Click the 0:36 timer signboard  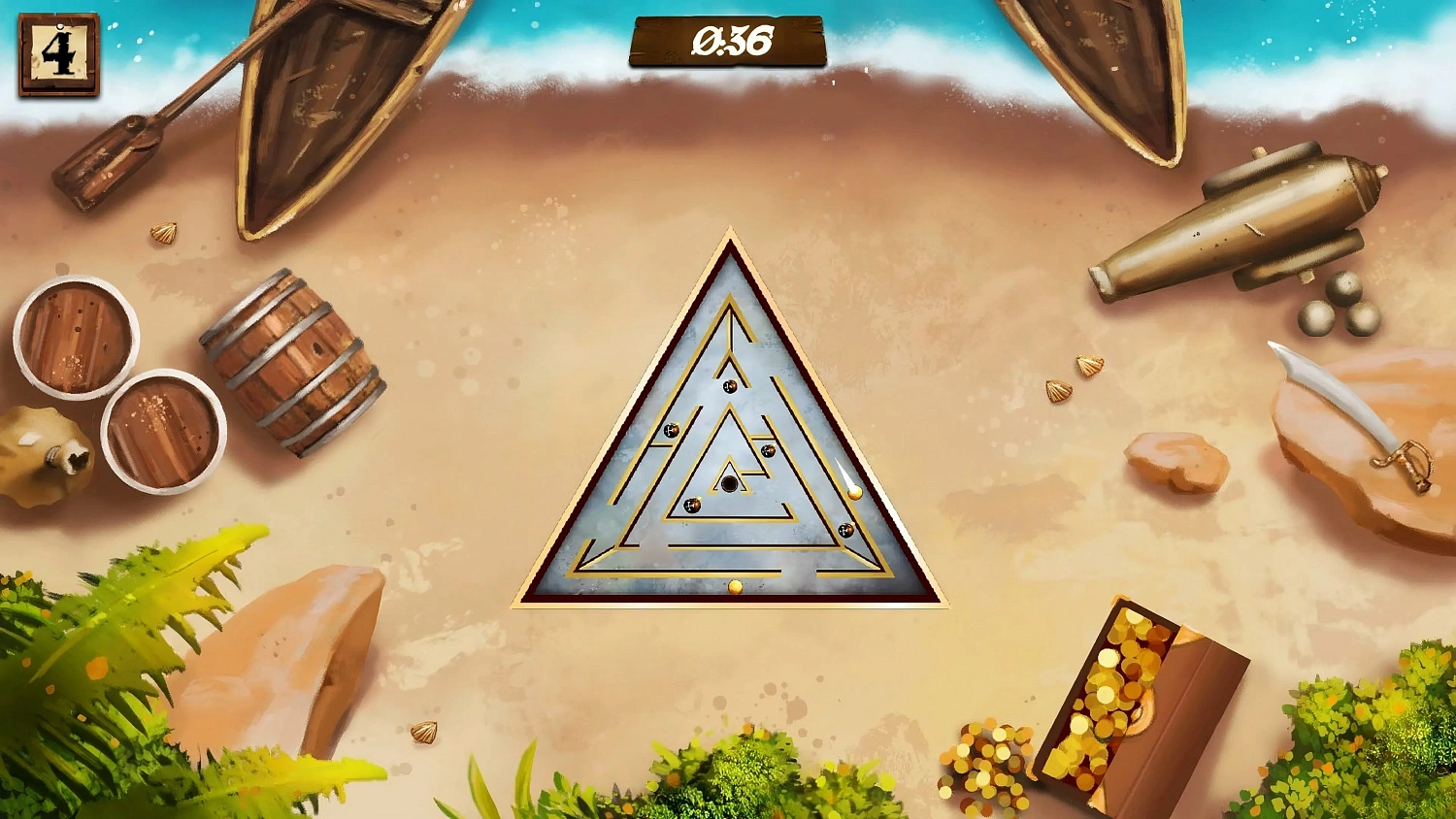[x=728, y=41]
